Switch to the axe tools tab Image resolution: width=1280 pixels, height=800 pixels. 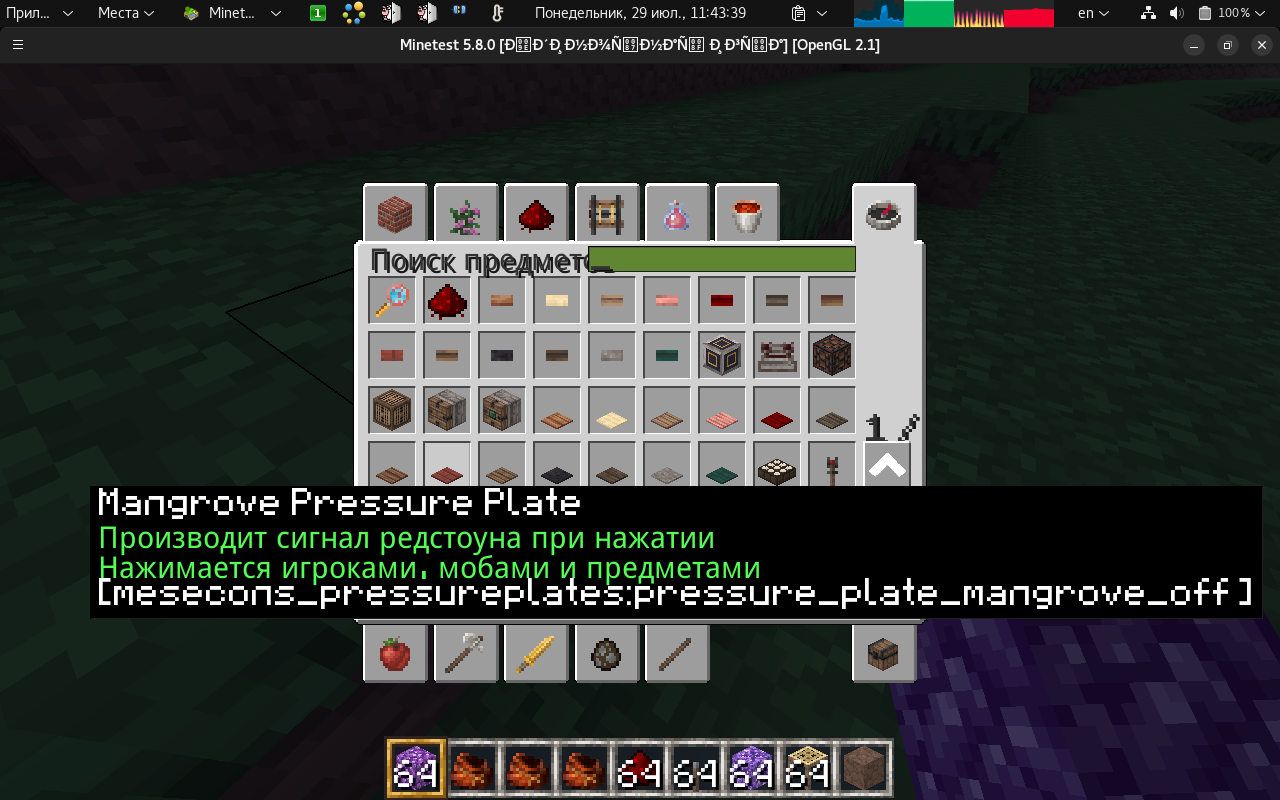[x=466, y=654]
